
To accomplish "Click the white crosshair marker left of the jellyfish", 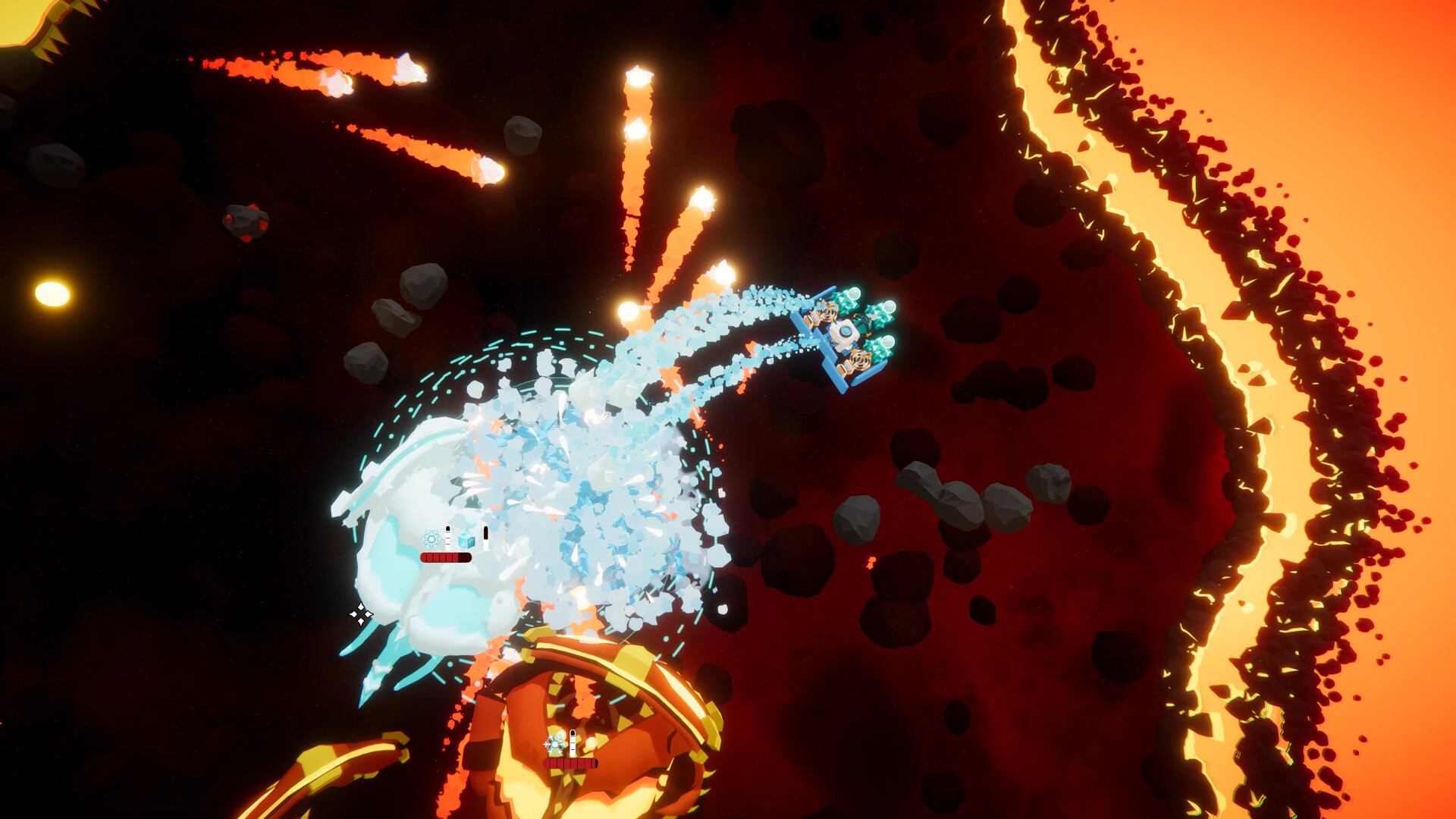I will (362, 615).
